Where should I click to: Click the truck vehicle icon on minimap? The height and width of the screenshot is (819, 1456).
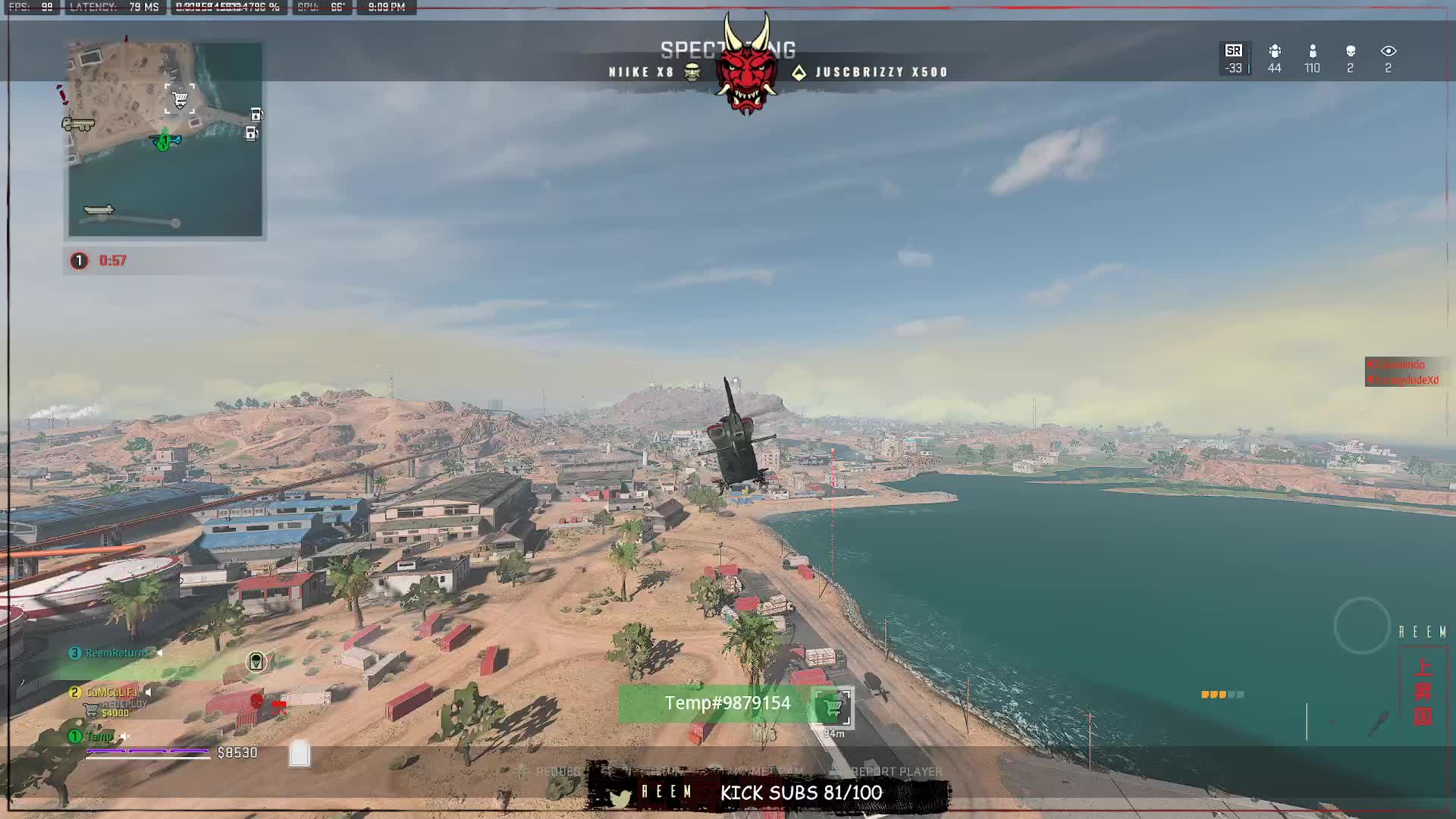click(x=78, y=124)
